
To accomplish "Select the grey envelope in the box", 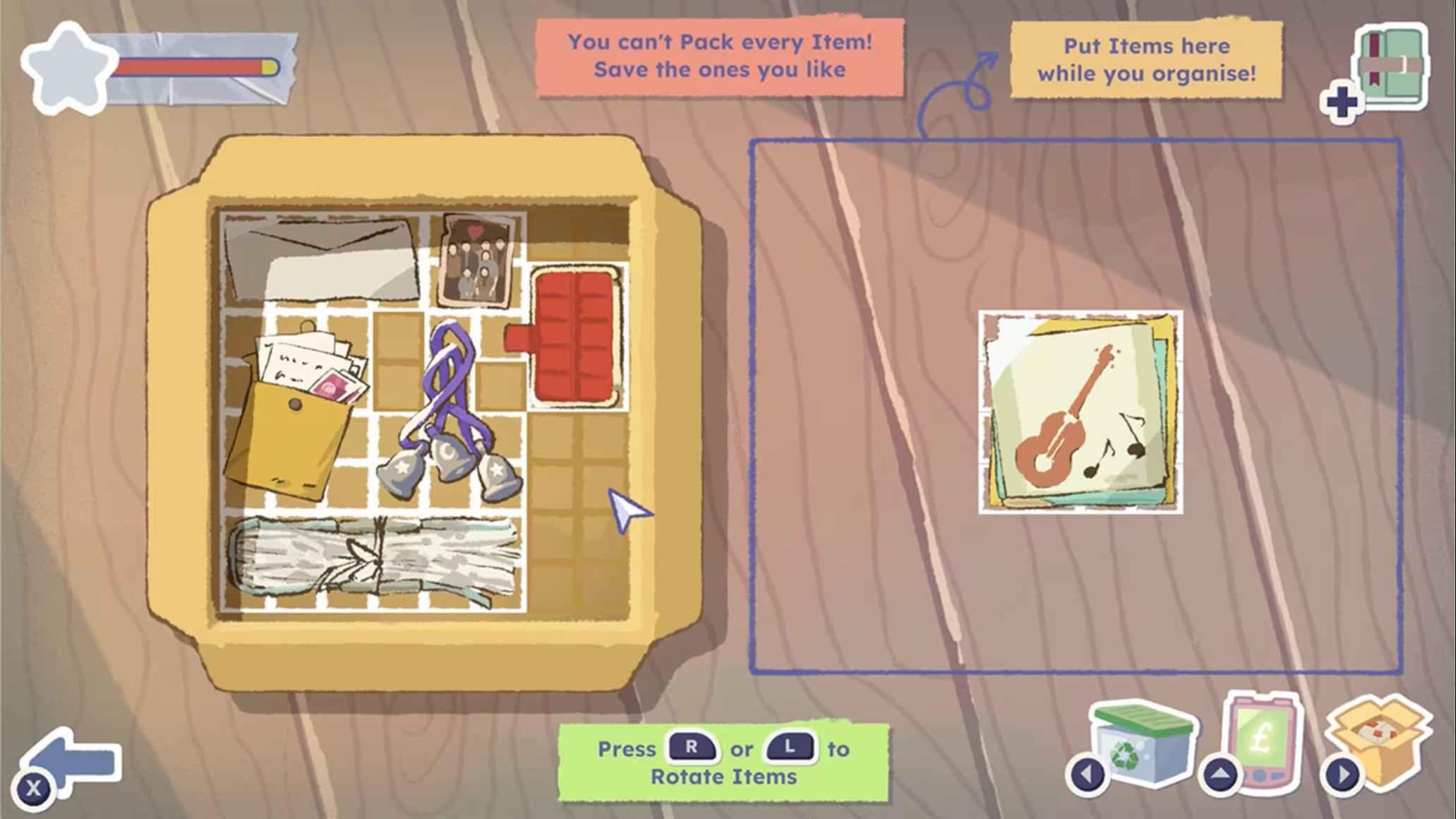I will (321, 260).
